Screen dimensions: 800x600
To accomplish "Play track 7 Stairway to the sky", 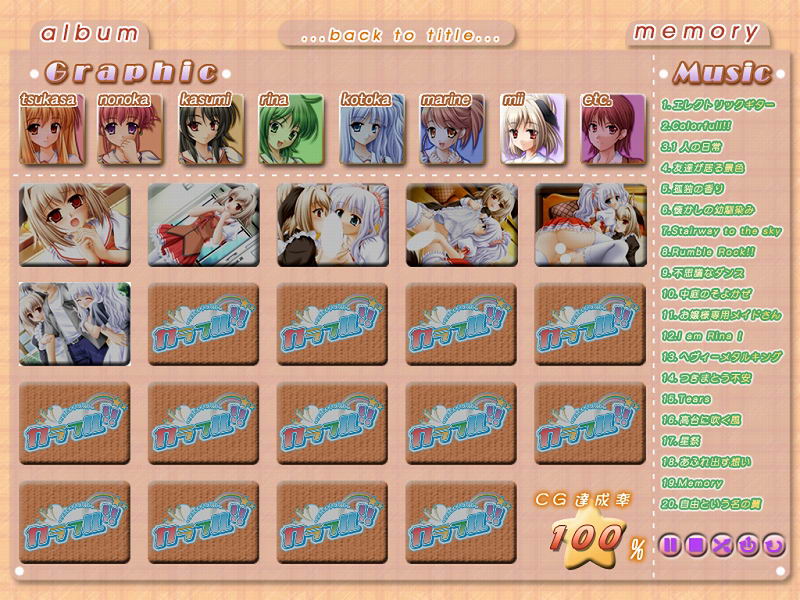I will pos(721,231).
